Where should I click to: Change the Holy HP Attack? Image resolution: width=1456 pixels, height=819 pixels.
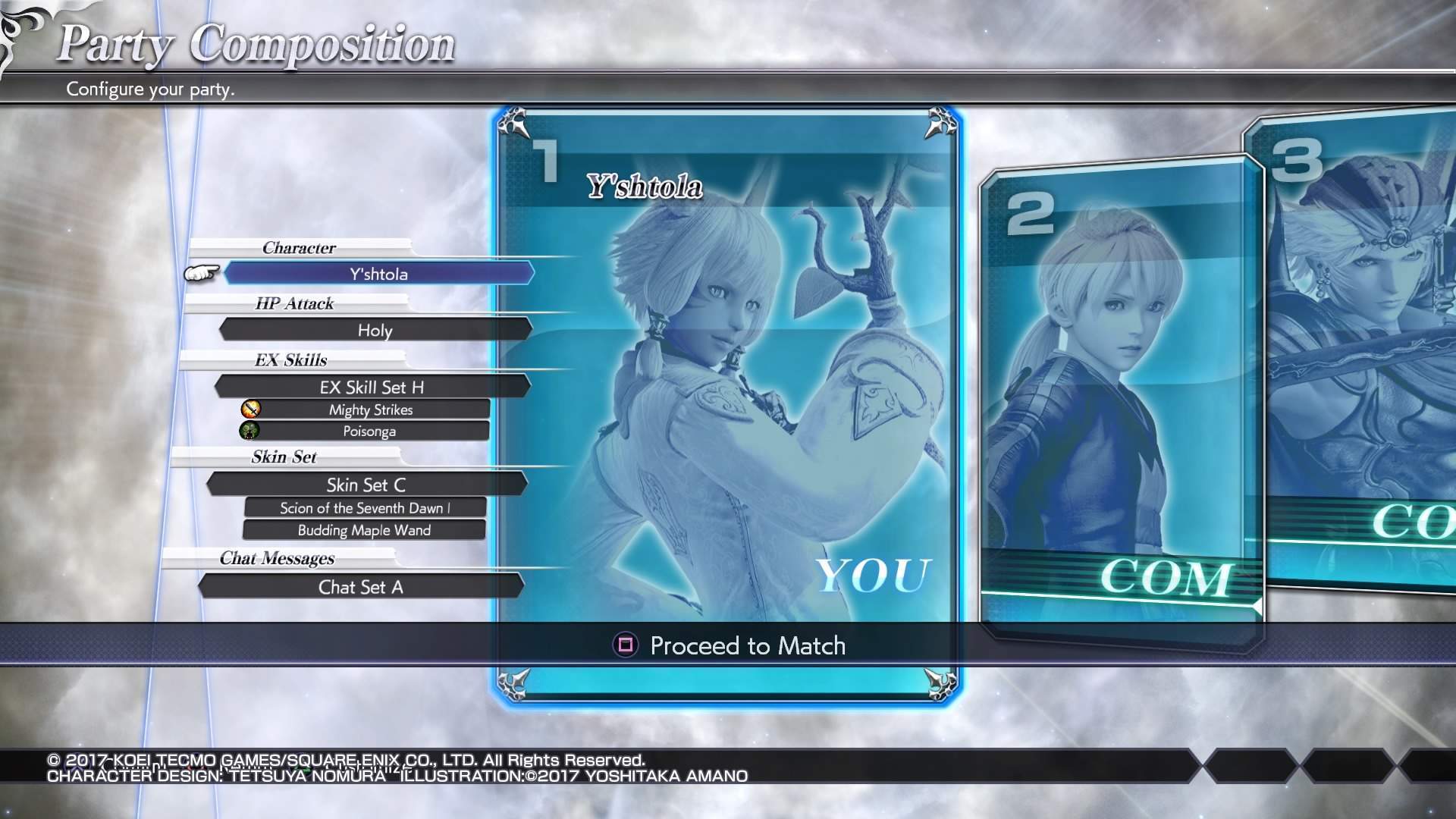click(x=375, y=330)
